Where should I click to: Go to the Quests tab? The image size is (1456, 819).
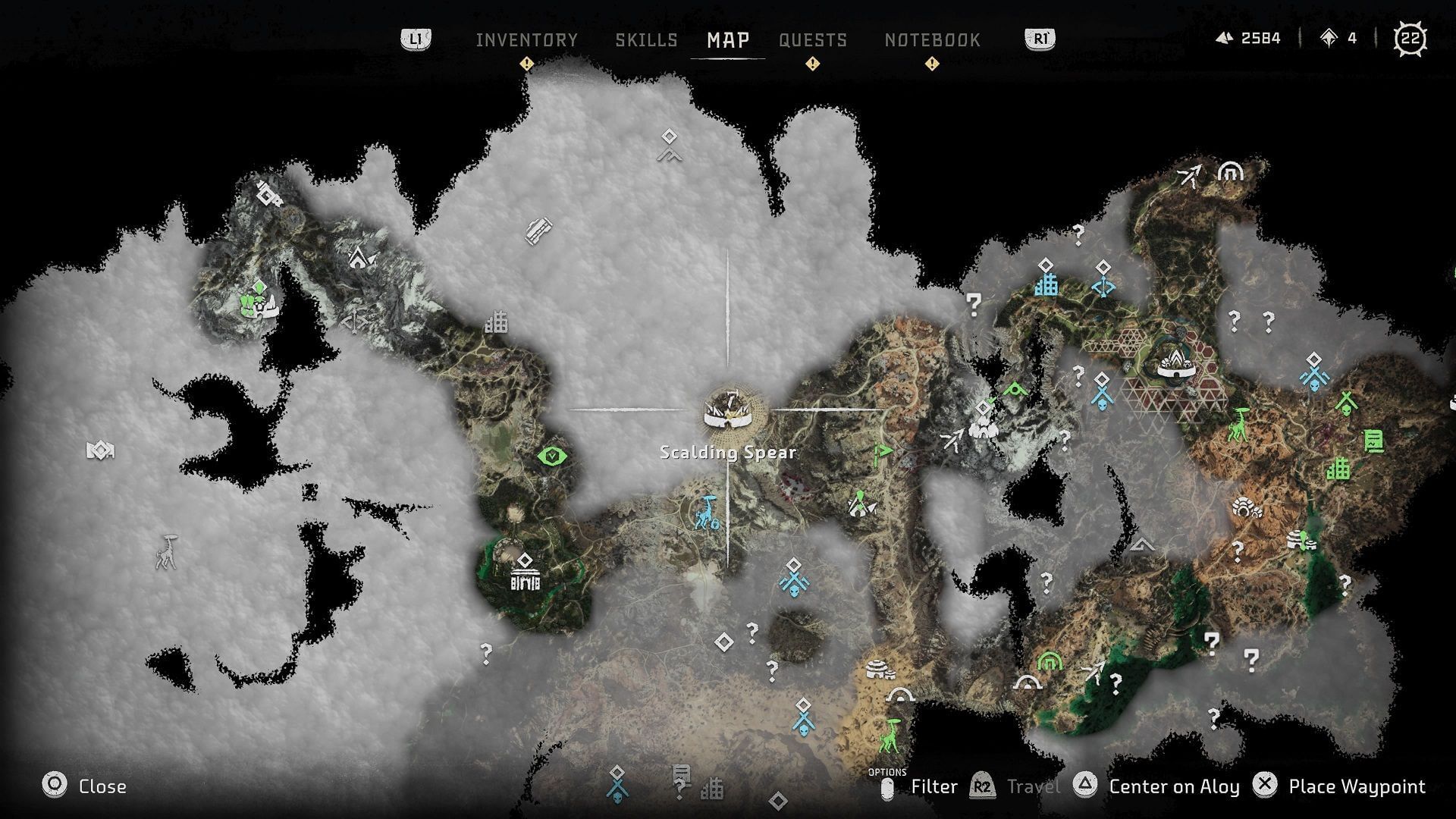tap(812, 40)
